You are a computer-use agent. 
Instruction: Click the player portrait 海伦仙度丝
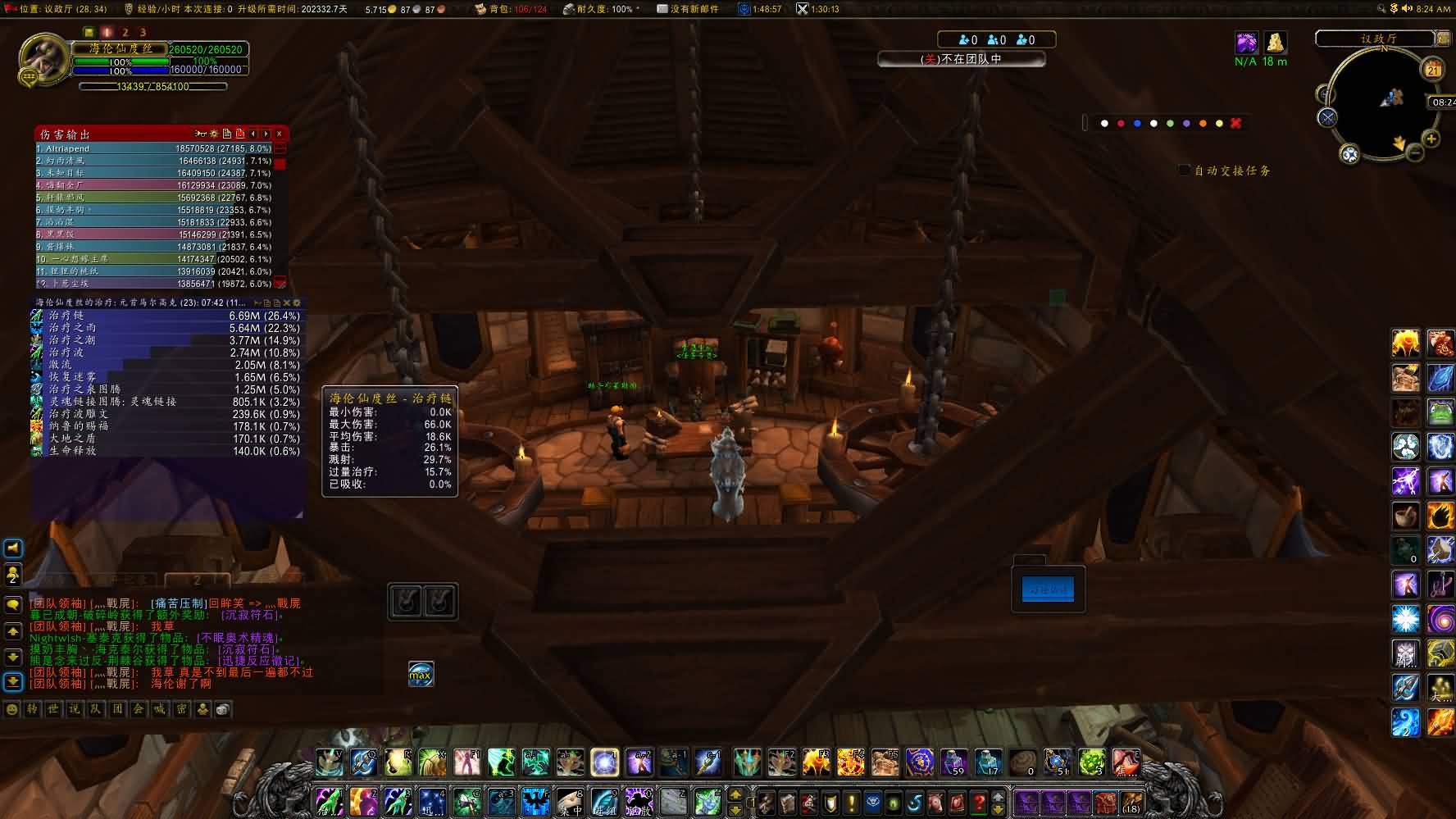coord(43,57)
